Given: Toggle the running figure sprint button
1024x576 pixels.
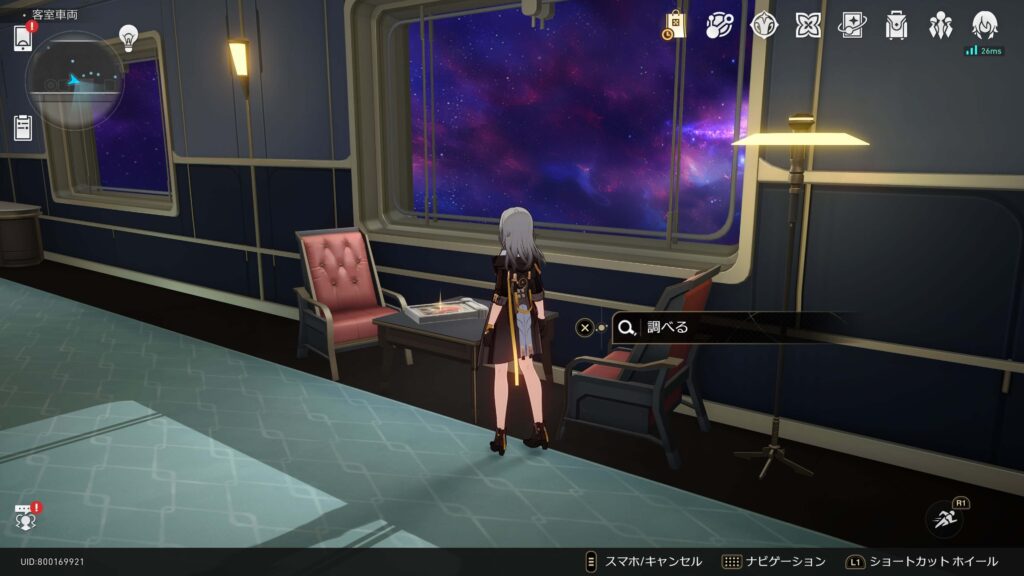Looking at the screenshot, I should (943, 518).
